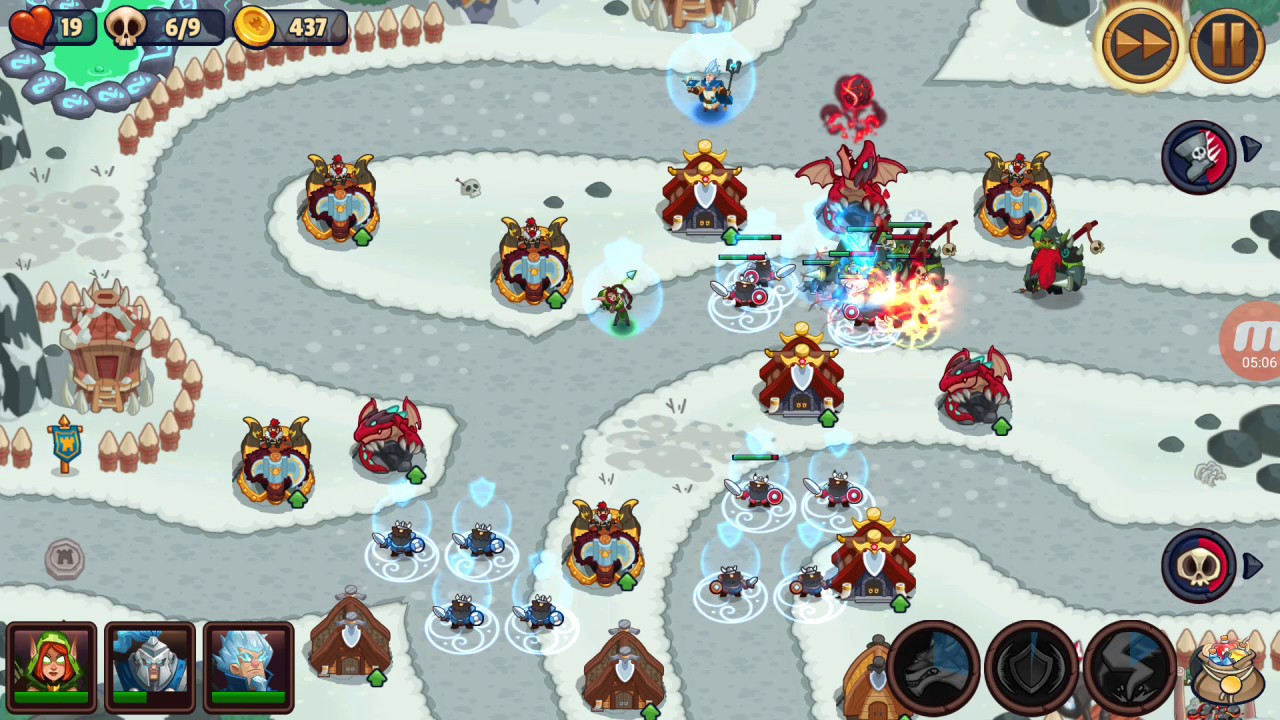Select the red-haired elf archer hero portrait
Image resolution: width=1280 pixels, height=720 pixels.
coord(51,664)
